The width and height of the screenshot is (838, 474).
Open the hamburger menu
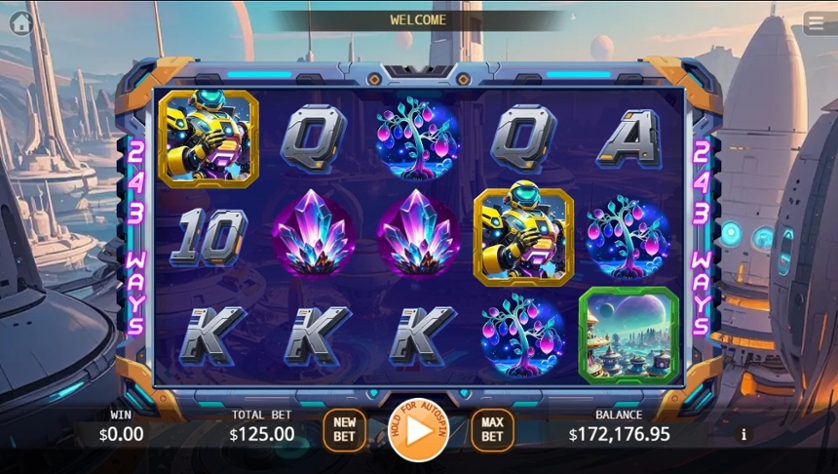[x=815, y=24]
